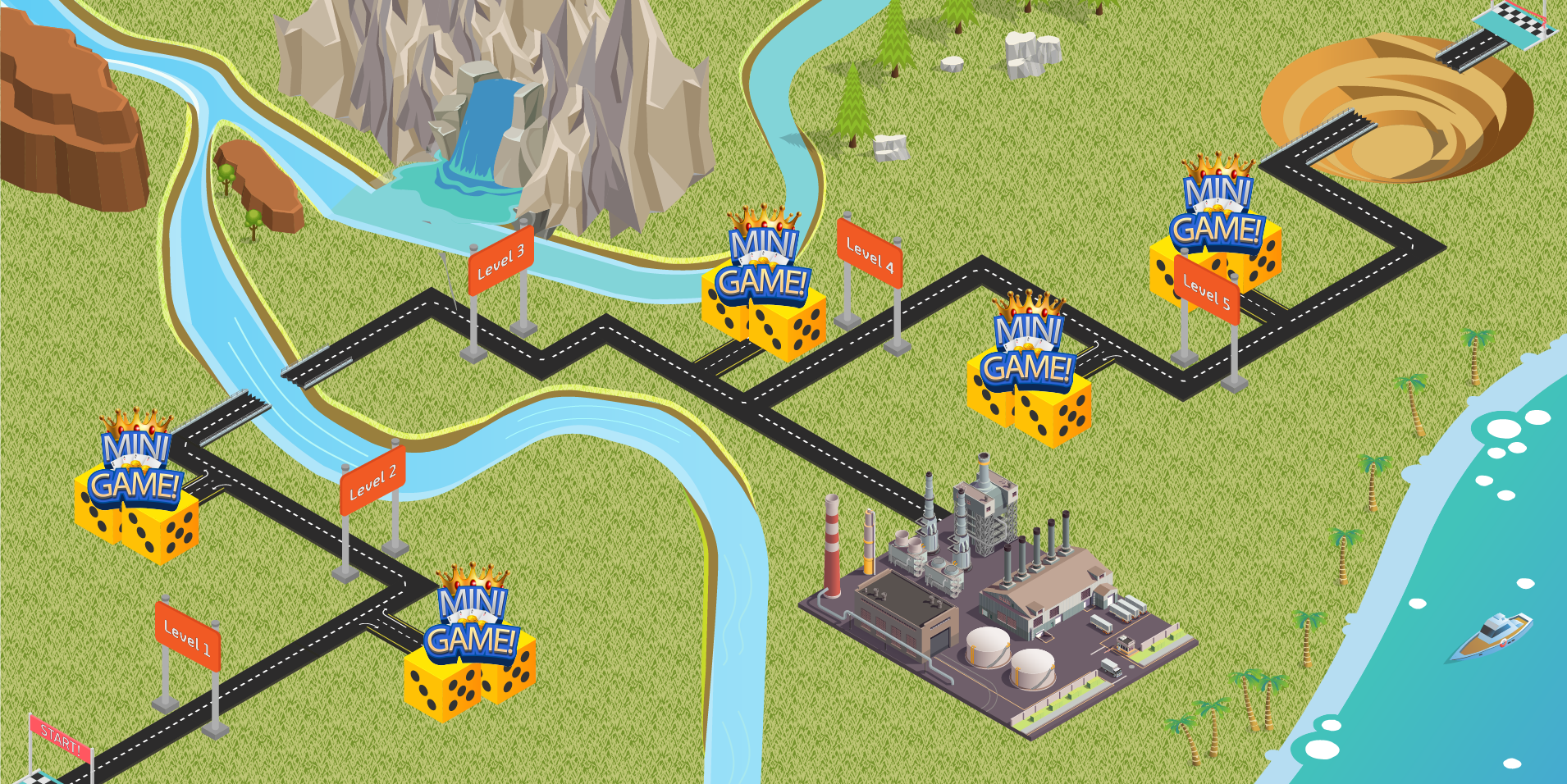Viewport: 1567px width, 784px height.
Task: Enter the Level 4 stage
Action: tap(870, 253)
